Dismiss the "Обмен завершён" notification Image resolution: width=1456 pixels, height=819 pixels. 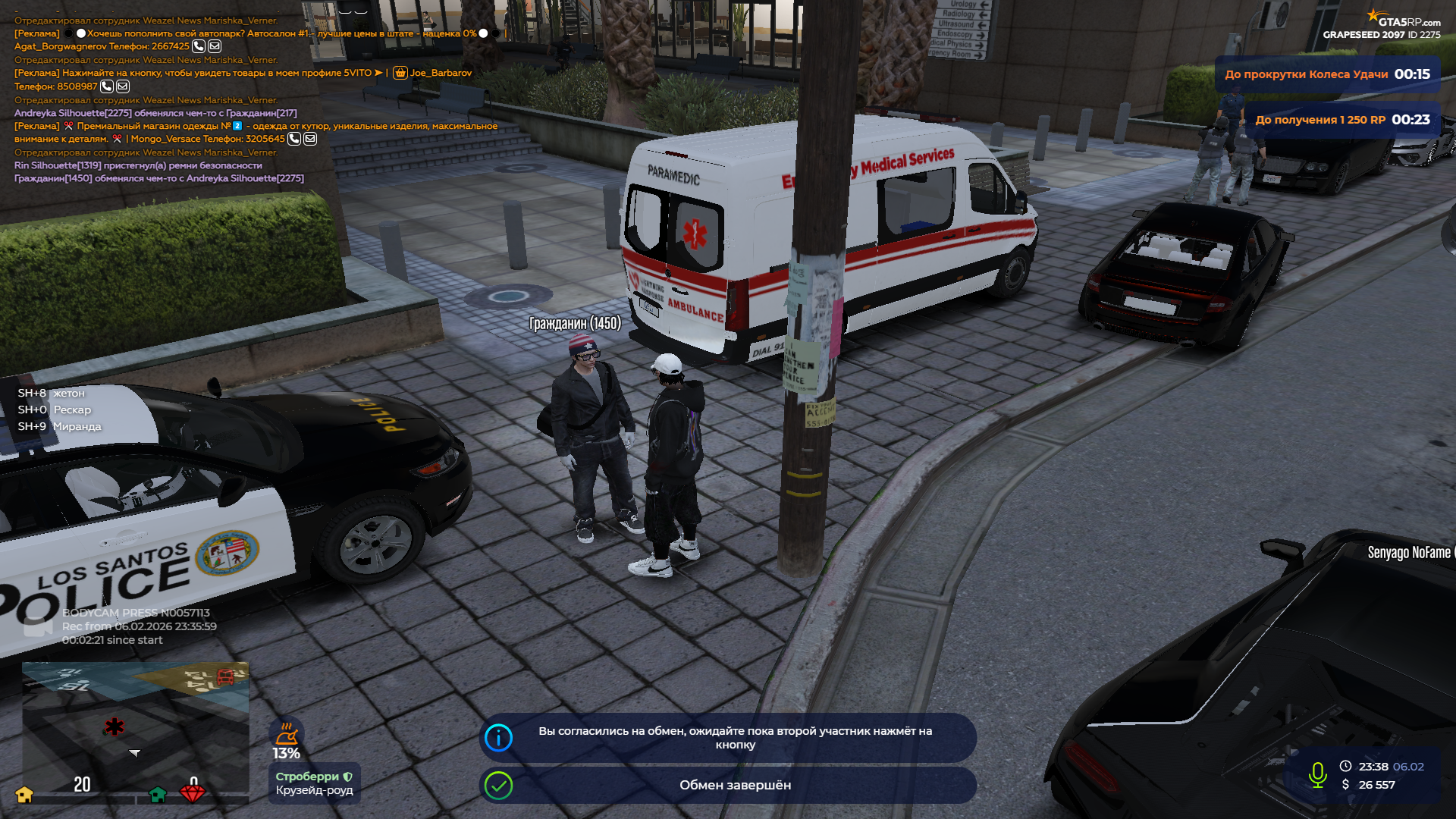tap(728, 785)
